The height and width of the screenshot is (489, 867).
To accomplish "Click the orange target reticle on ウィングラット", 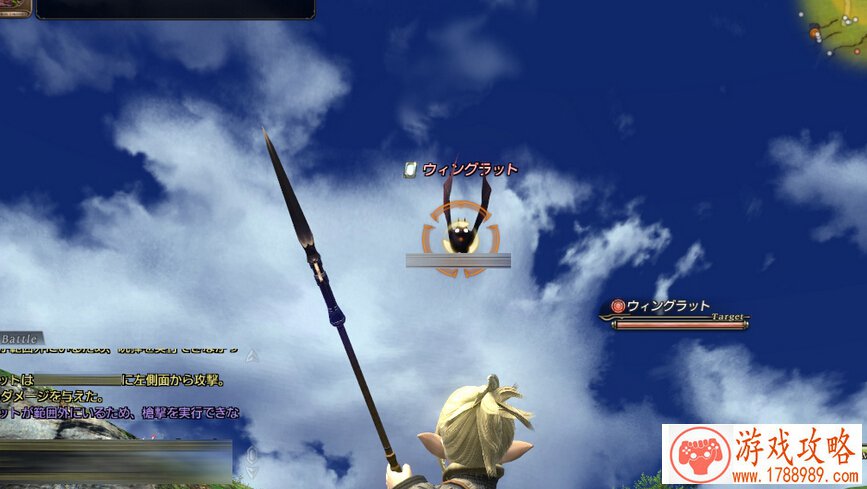I will pos(459,238).
